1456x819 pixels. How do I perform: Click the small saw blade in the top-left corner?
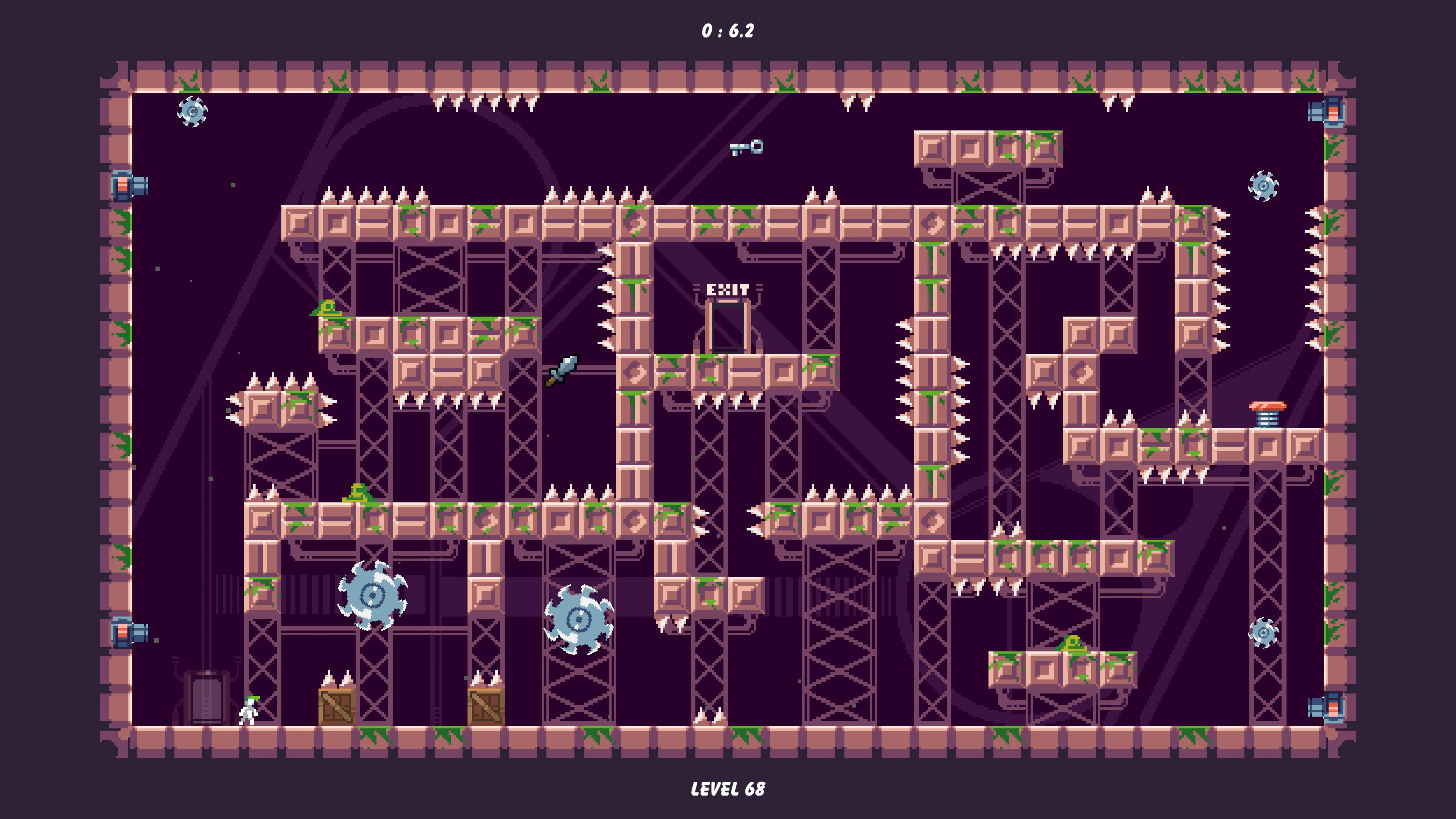[192, 111]
